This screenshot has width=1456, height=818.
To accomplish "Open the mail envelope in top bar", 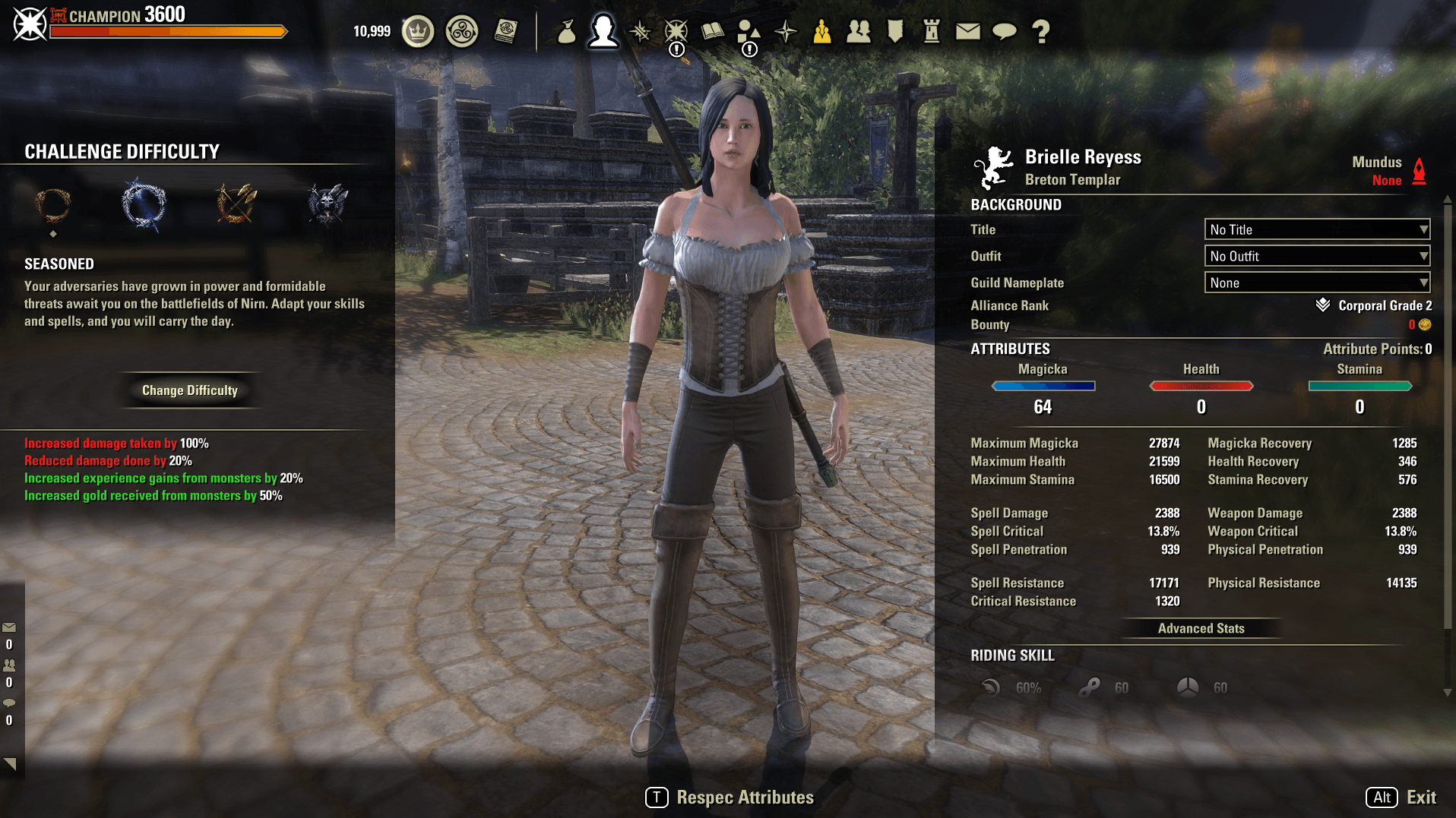I will (x=967, y=31).
